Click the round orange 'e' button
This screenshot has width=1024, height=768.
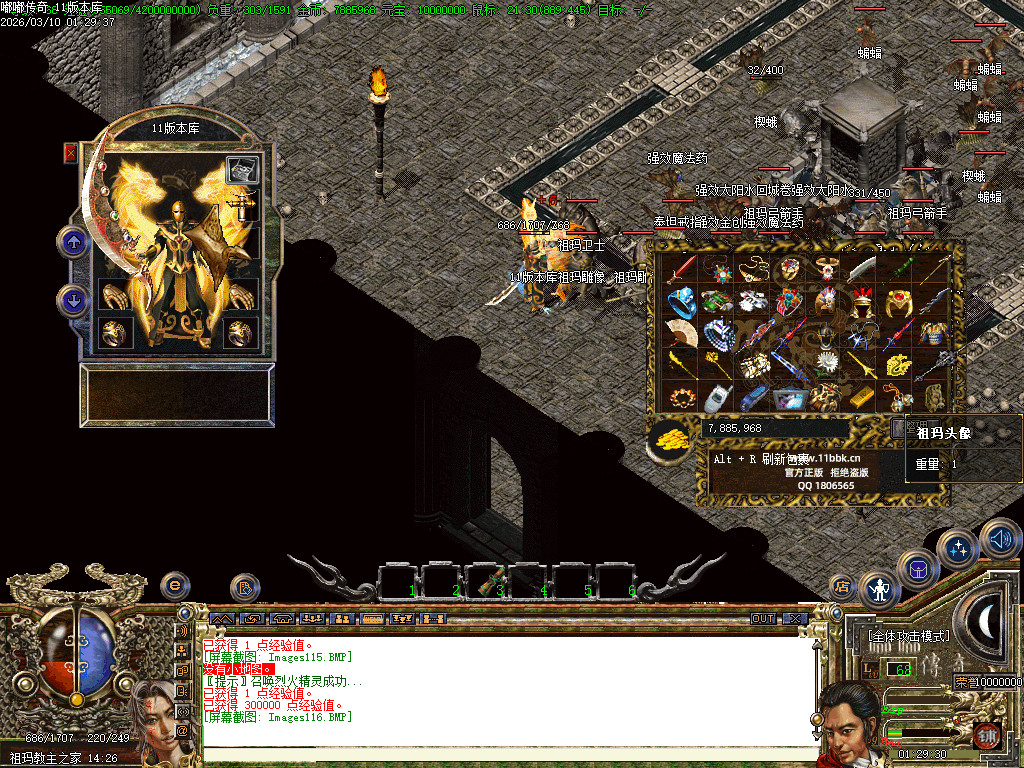(175, 586)
